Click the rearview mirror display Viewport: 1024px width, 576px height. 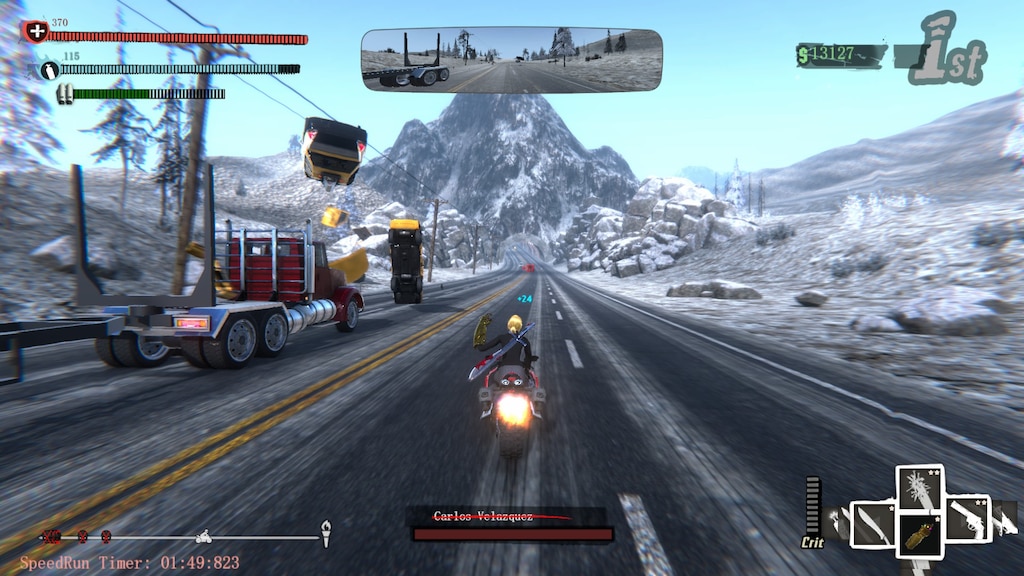tap(511, 59)
